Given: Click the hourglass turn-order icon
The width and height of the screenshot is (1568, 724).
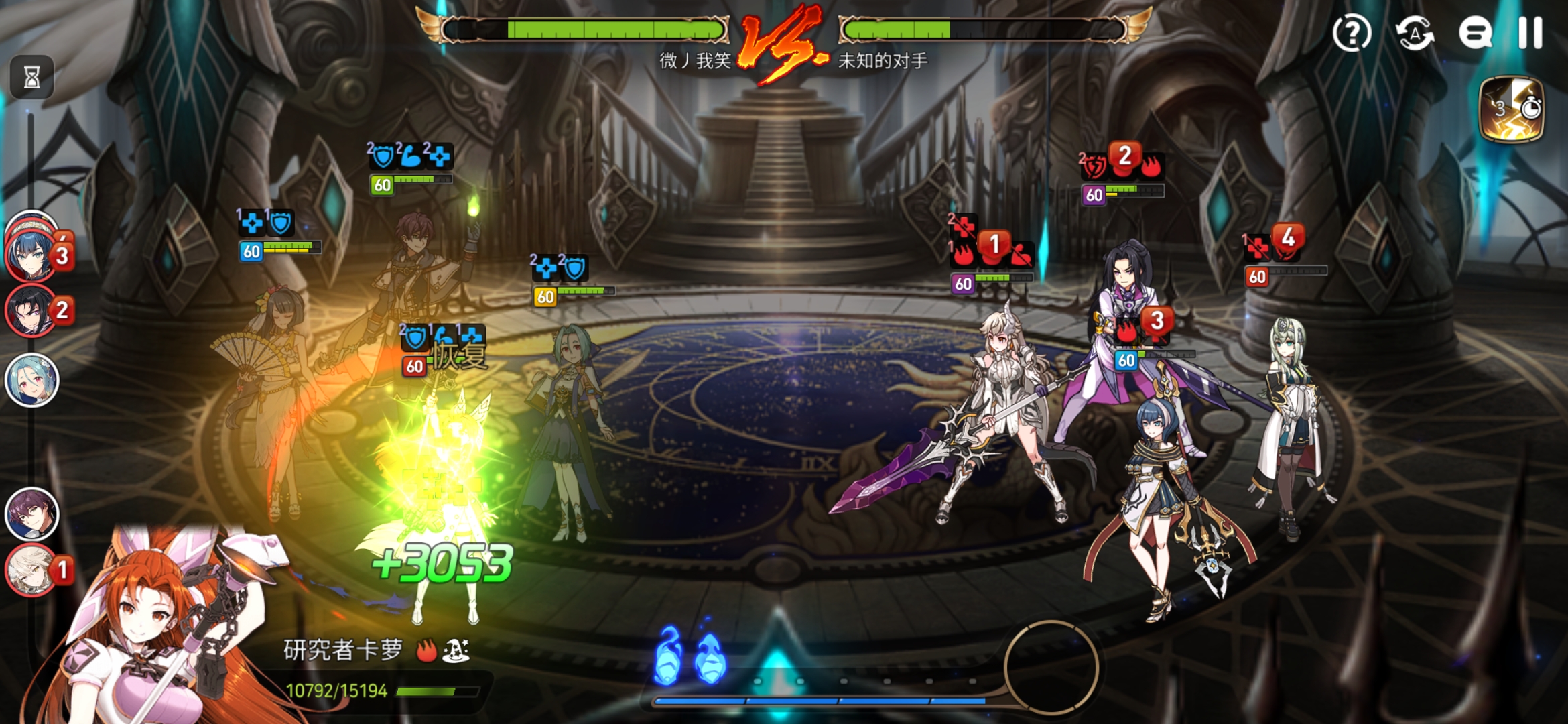Looking at the screenshot, I should coord(31,78).
